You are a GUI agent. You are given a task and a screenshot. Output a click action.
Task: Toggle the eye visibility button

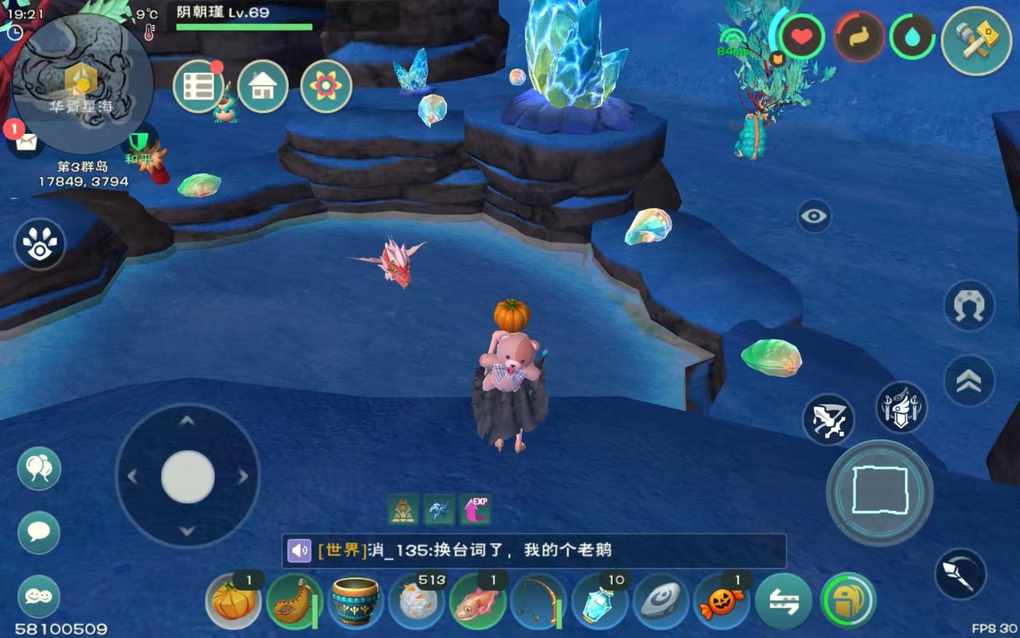click(814, 216)
